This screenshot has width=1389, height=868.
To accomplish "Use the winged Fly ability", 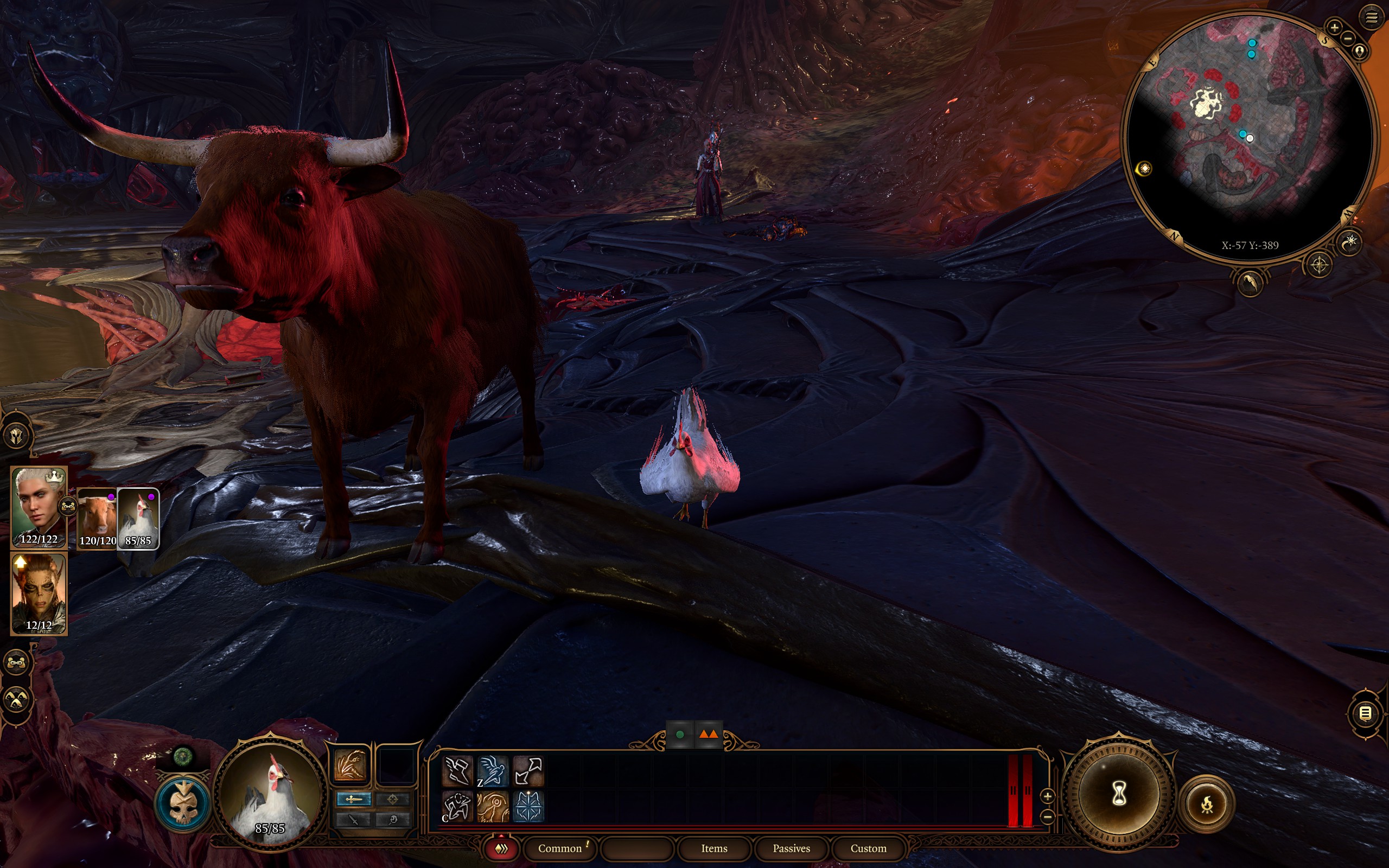I will coord(493,770).
